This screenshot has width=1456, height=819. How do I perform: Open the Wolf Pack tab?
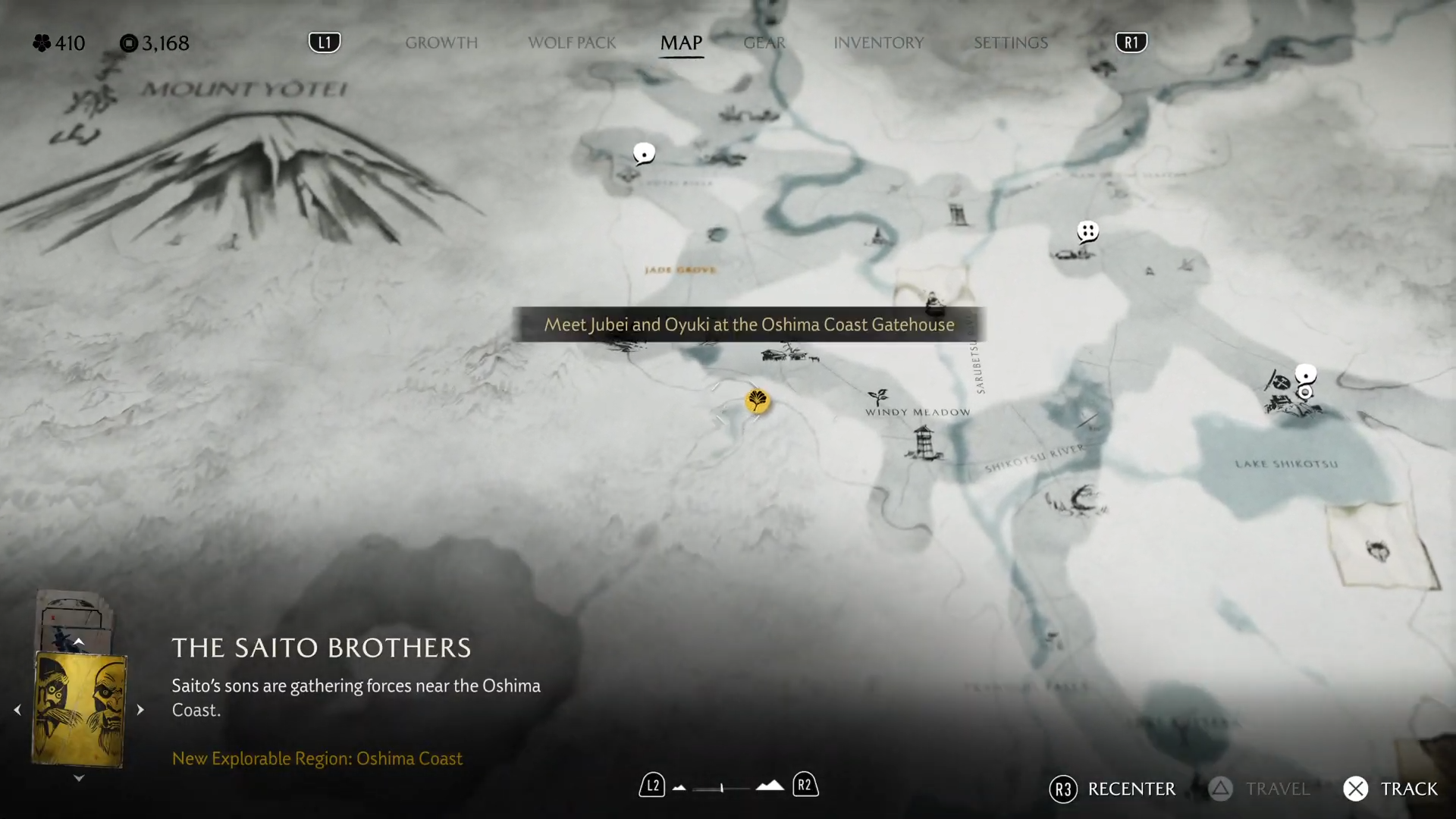(572, 42)
